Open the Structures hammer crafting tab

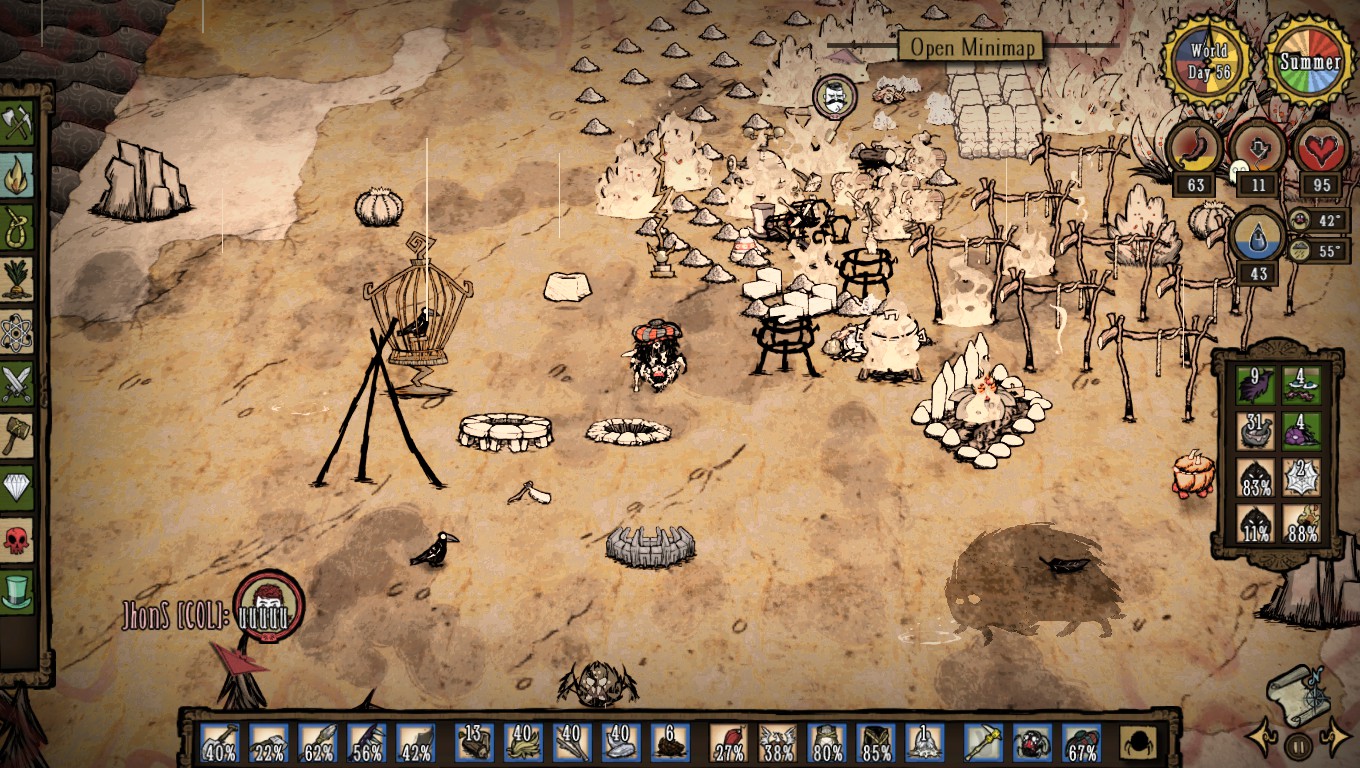click(x=17, y=435)
